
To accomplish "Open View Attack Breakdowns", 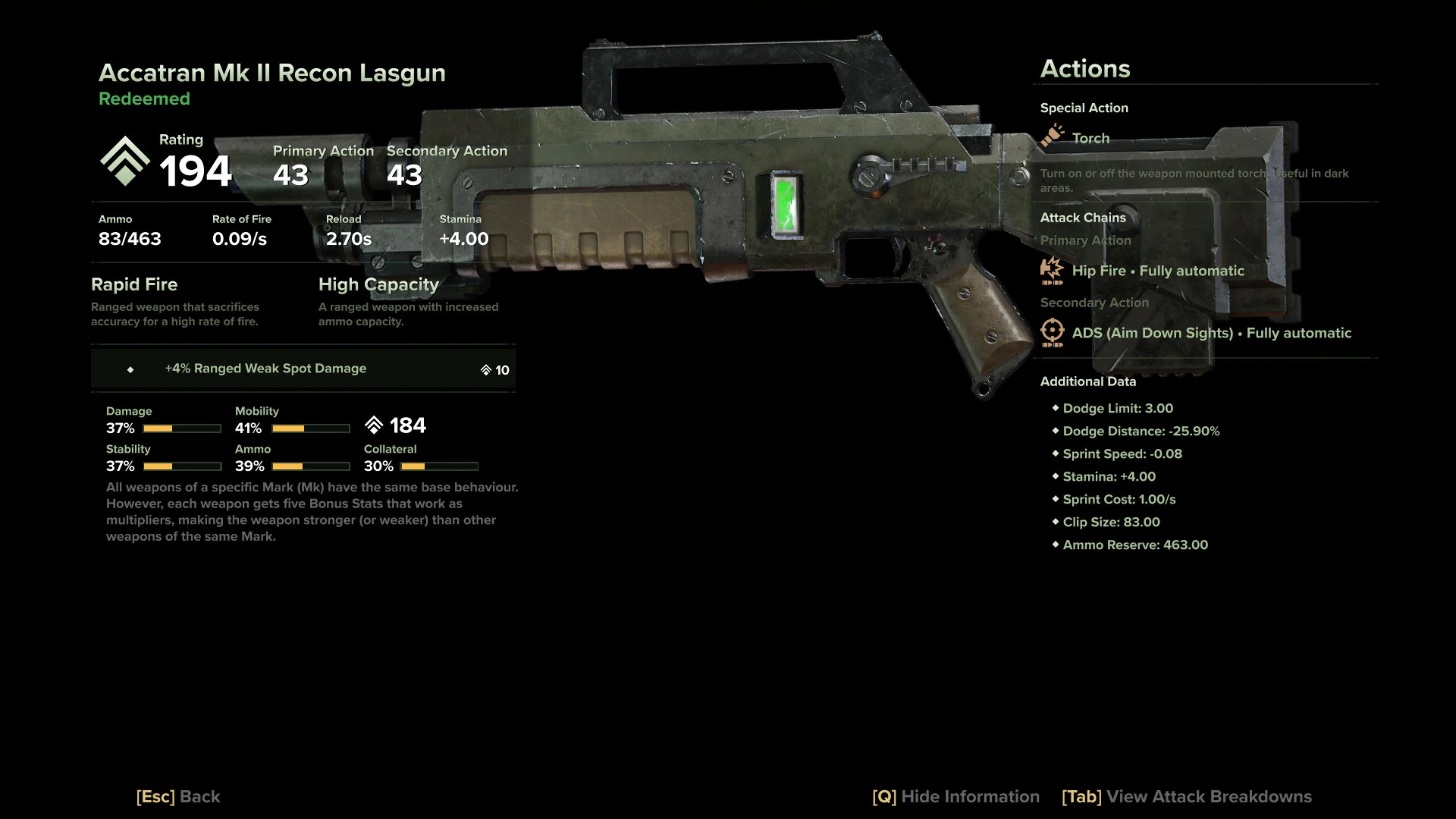I will 1186,796.
